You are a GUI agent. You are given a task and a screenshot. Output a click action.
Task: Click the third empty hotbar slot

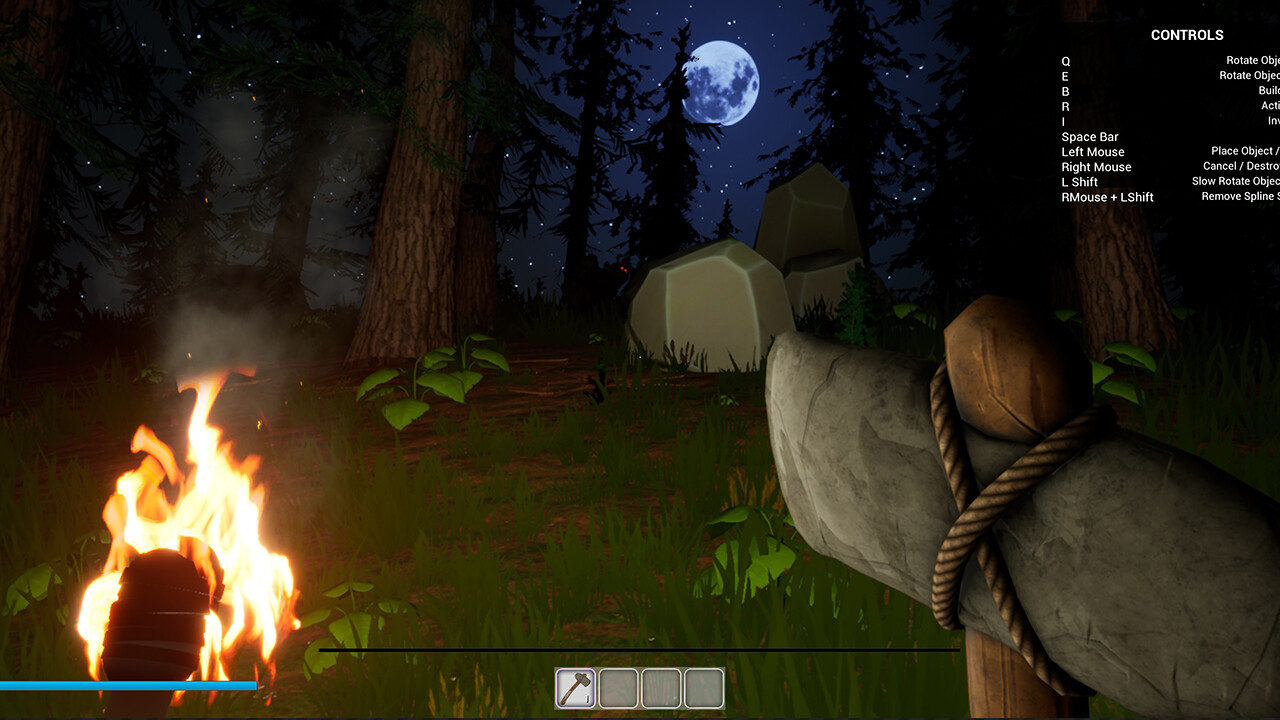[660, 686]
